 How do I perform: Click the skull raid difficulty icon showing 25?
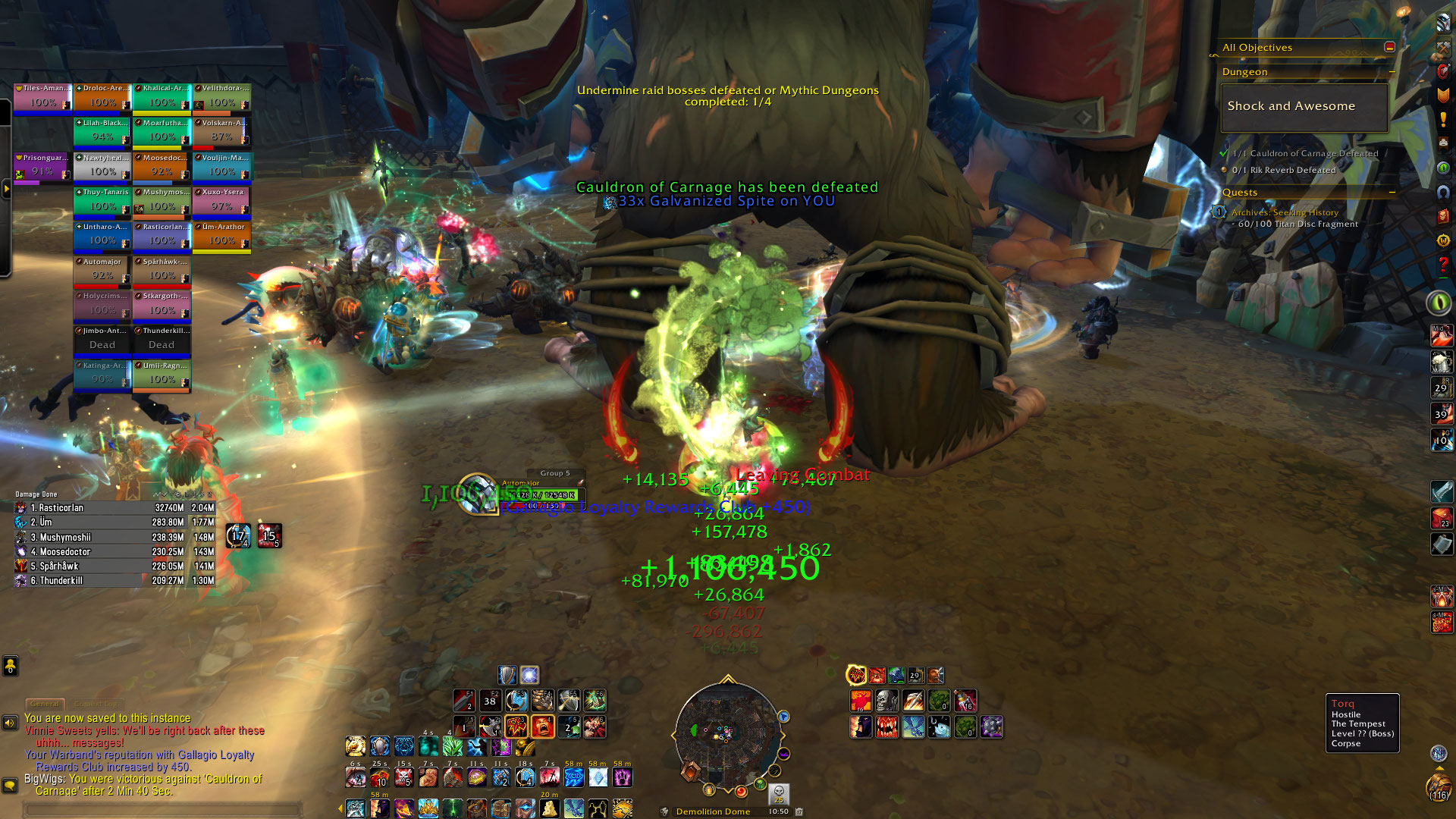point(778,794)
